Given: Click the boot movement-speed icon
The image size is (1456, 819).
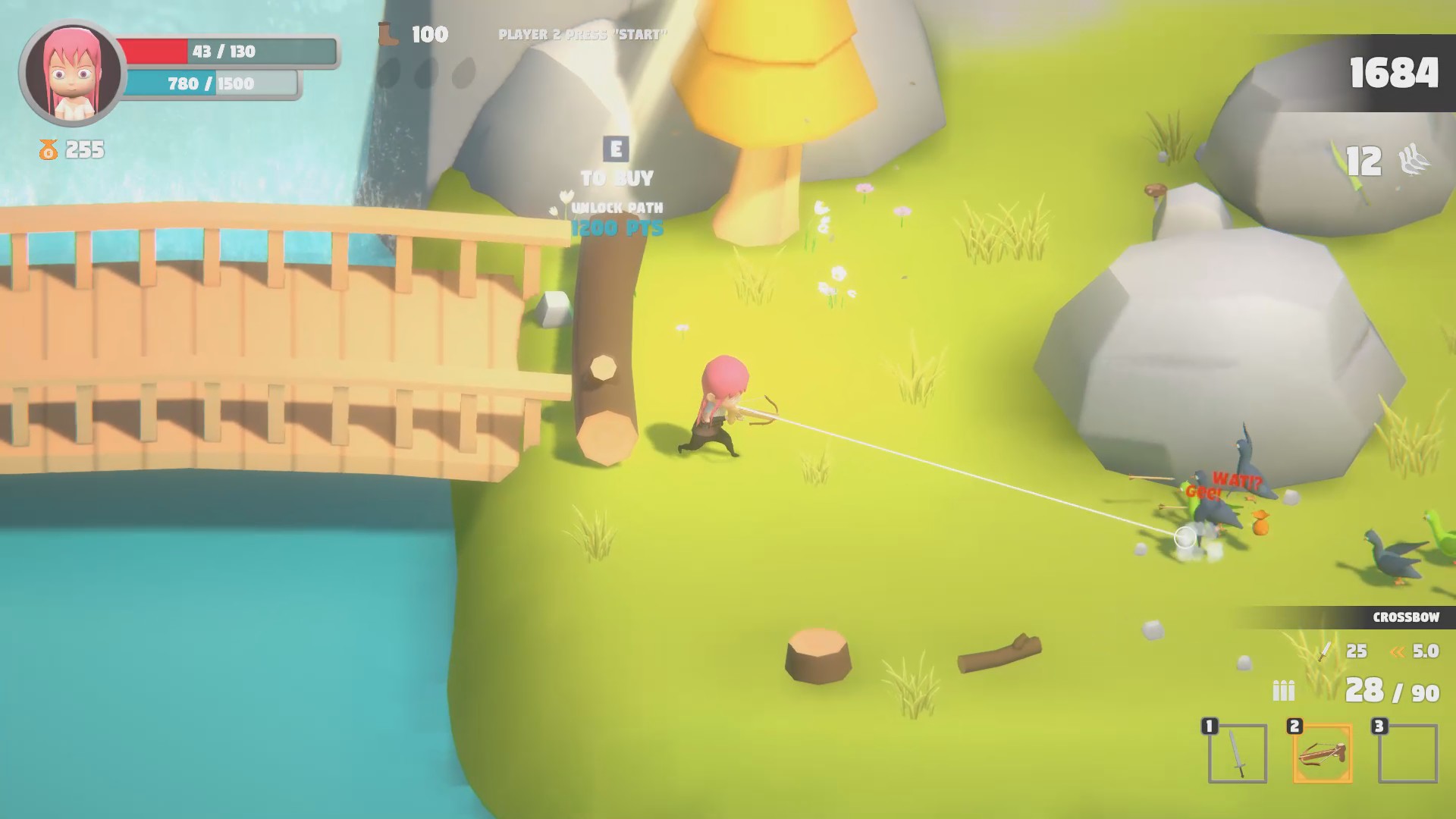Looking at the screenshot, I should 387,33.
